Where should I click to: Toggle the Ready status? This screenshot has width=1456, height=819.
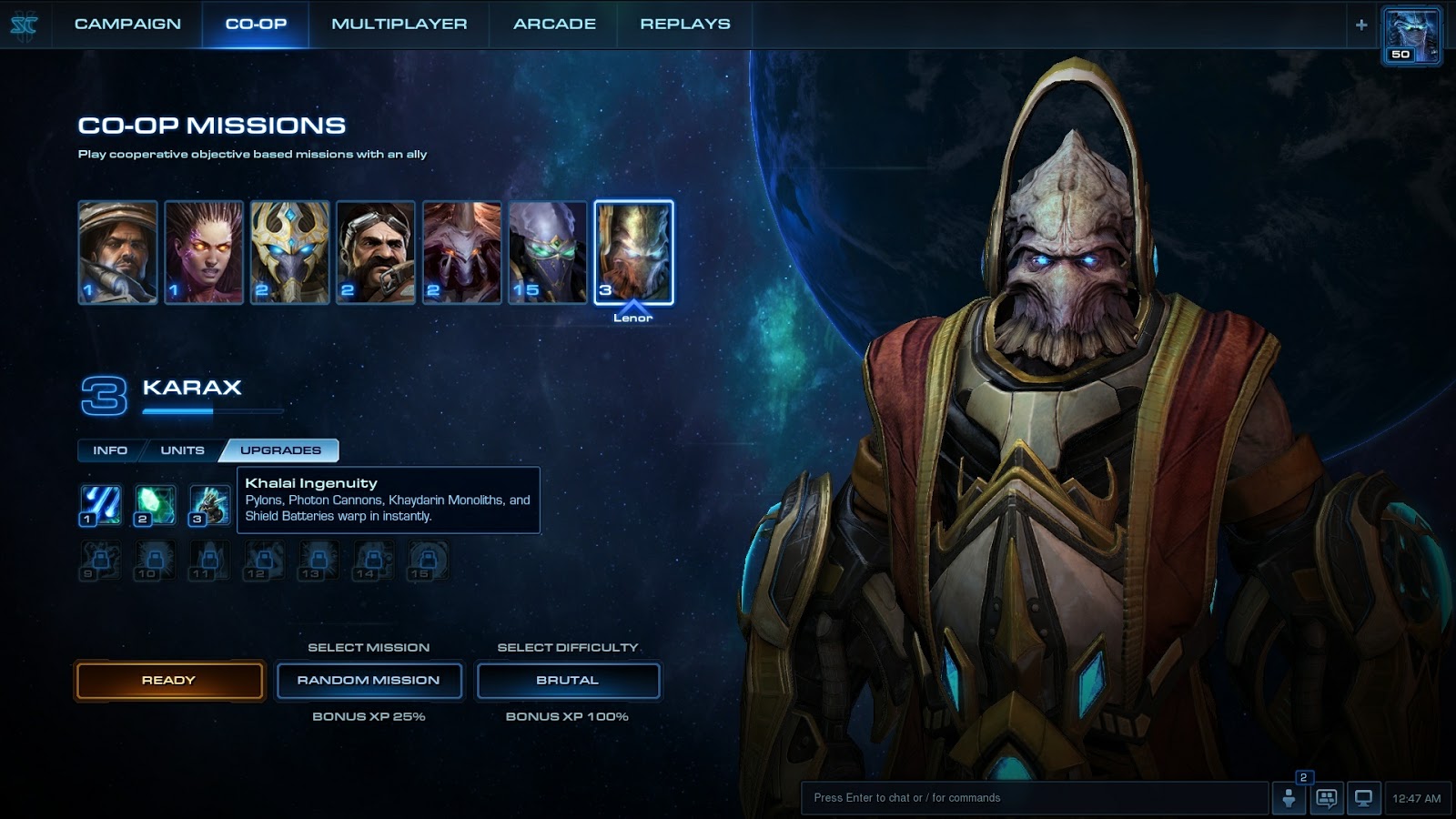point(169,680)
